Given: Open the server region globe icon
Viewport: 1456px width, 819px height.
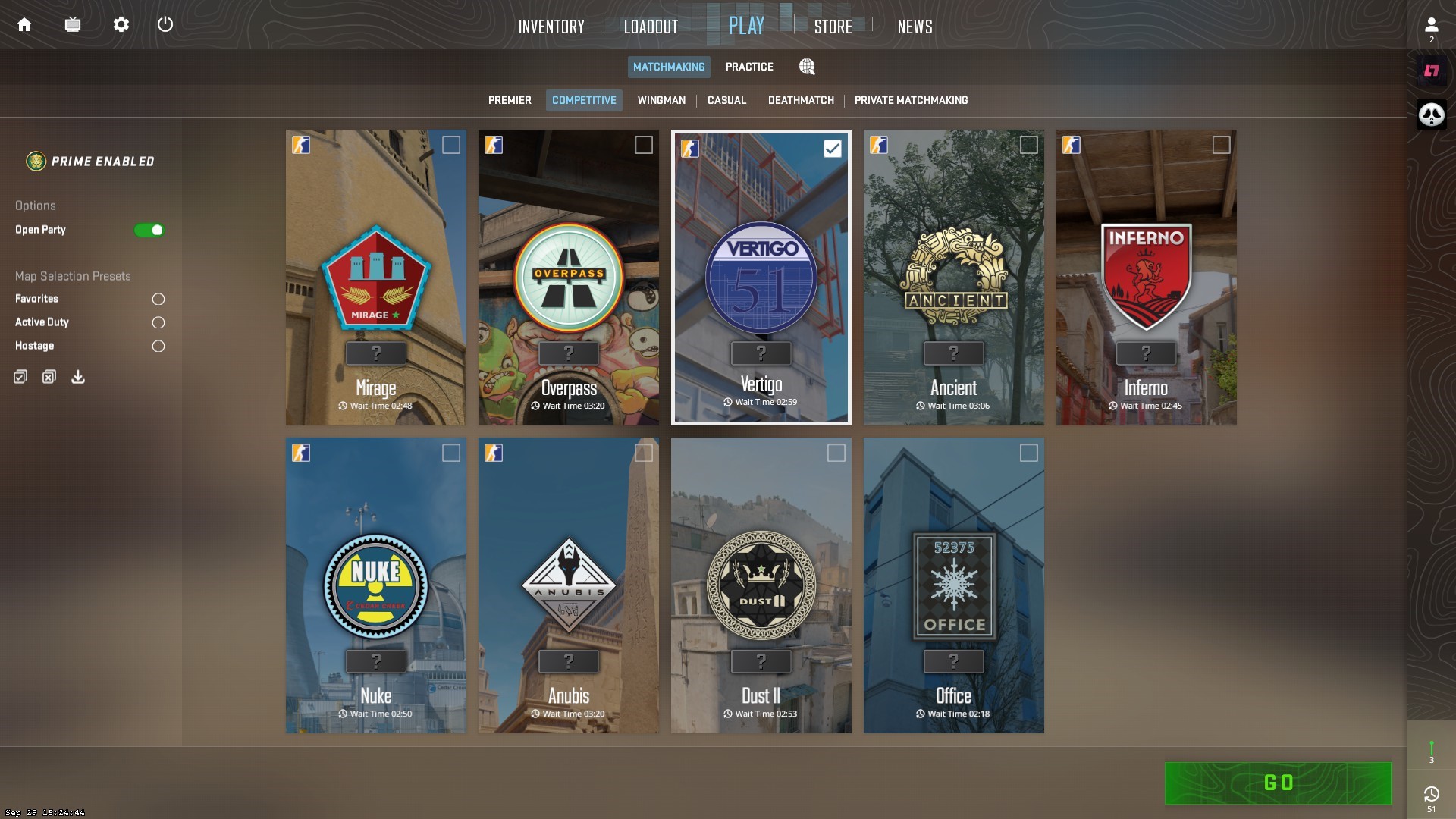Looking at the screenshot, I should tap(807, 67).
